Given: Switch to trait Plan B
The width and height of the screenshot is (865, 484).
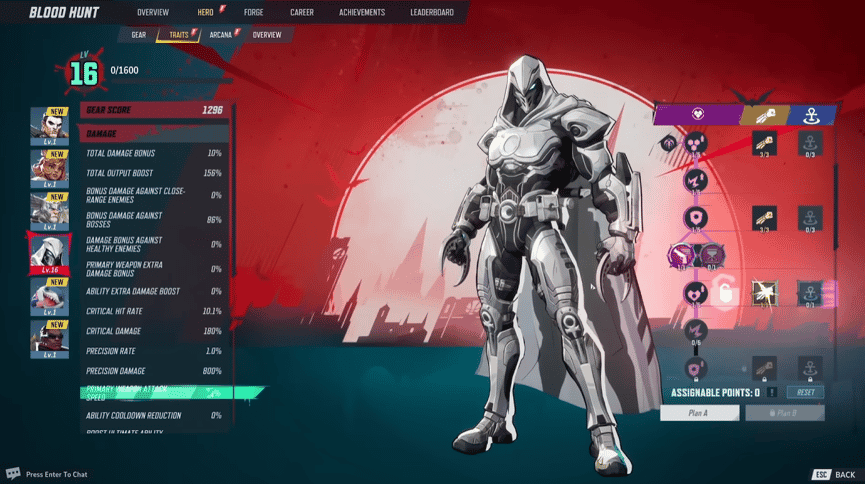Looking at the screenshot, I should coord(784,413).
